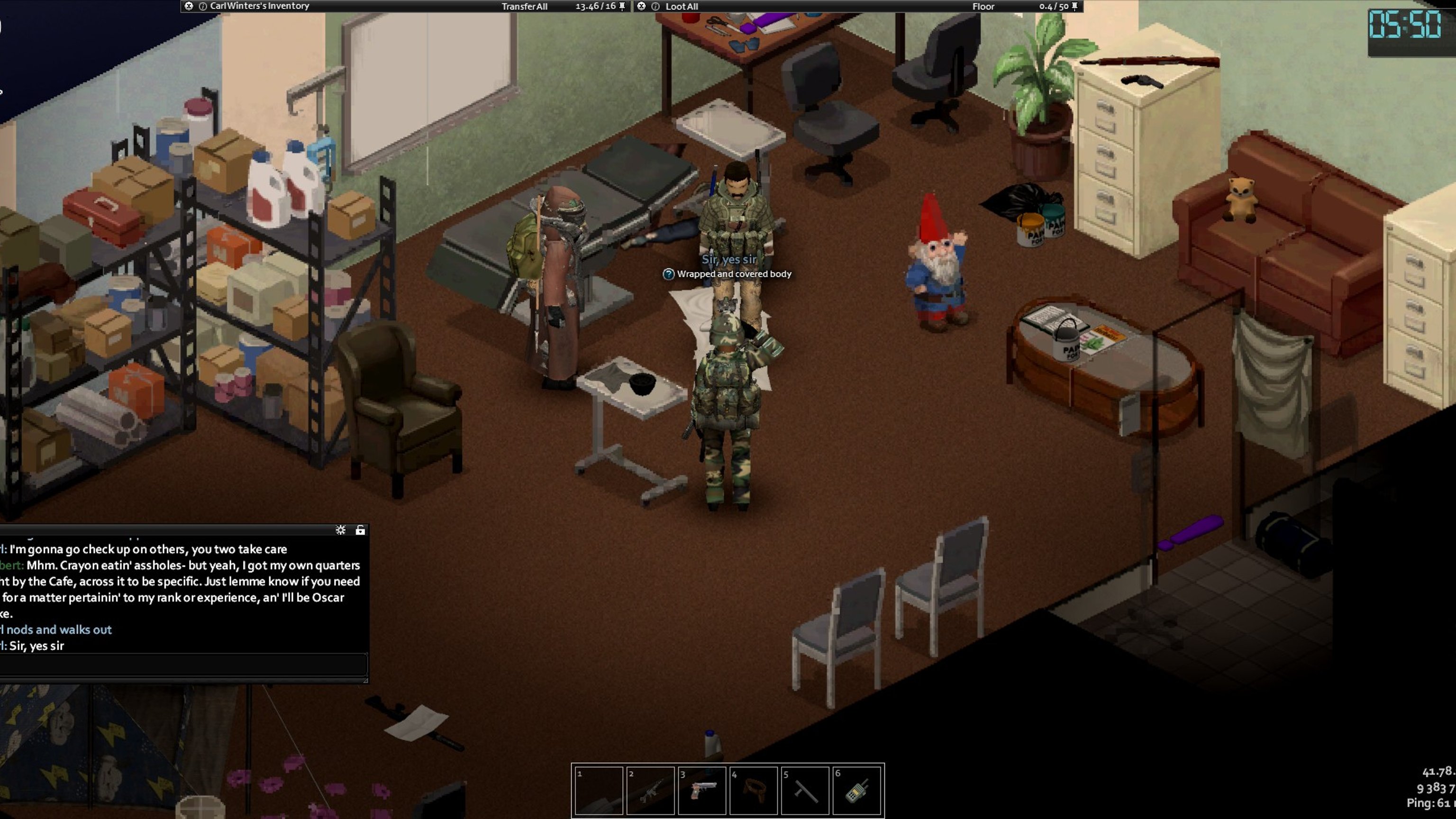The image size is (1456, 819).
Task: Pin the loot panel
Action: [1074, 6]
